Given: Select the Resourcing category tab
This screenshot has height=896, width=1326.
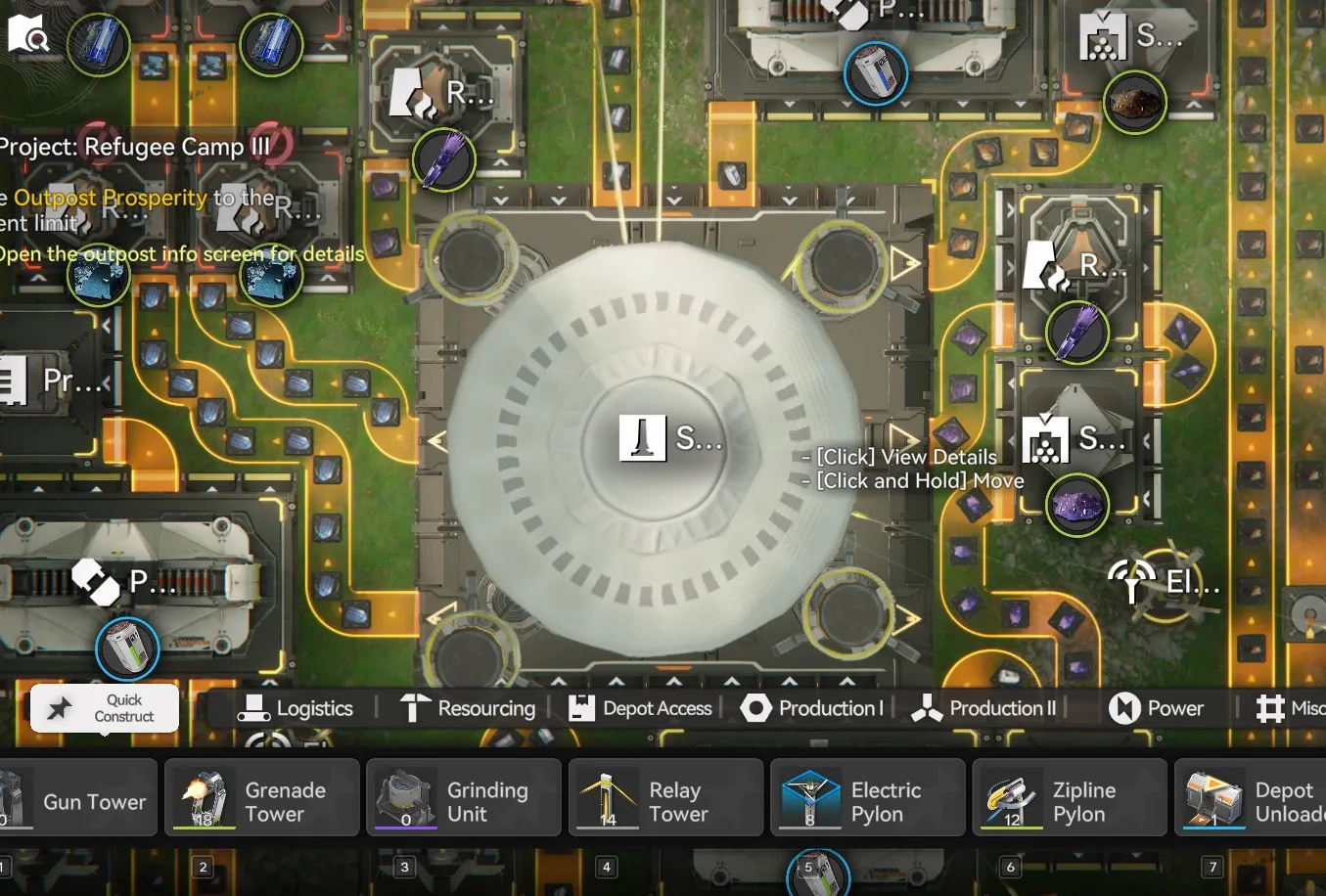Looking at the screenshot, I should pyautogui.click(x=469, y=708).
